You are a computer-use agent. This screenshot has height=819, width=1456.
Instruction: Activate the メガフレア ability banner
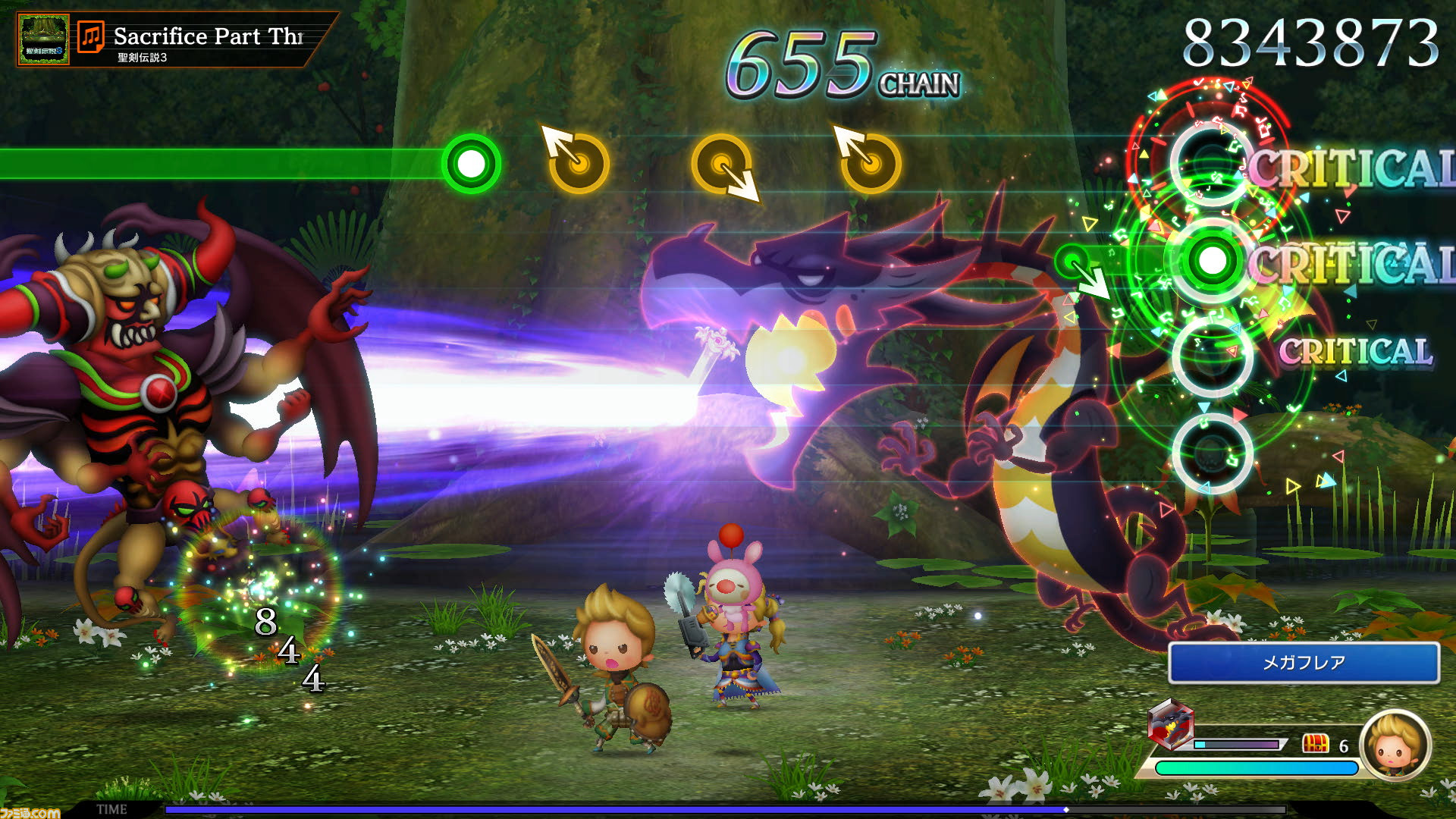coord(1303,663)
